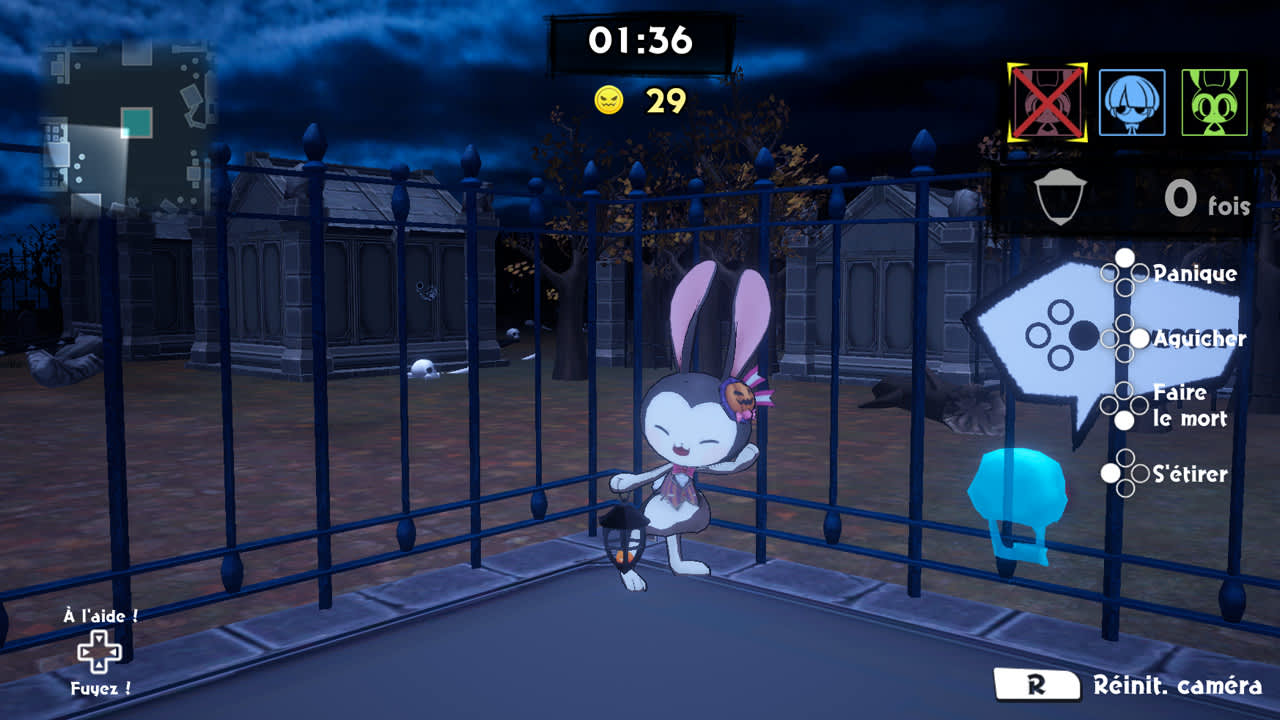Choose the Faire le mort emote
The width and height of the screenshot is (1280, 720).
point(1189,405)
